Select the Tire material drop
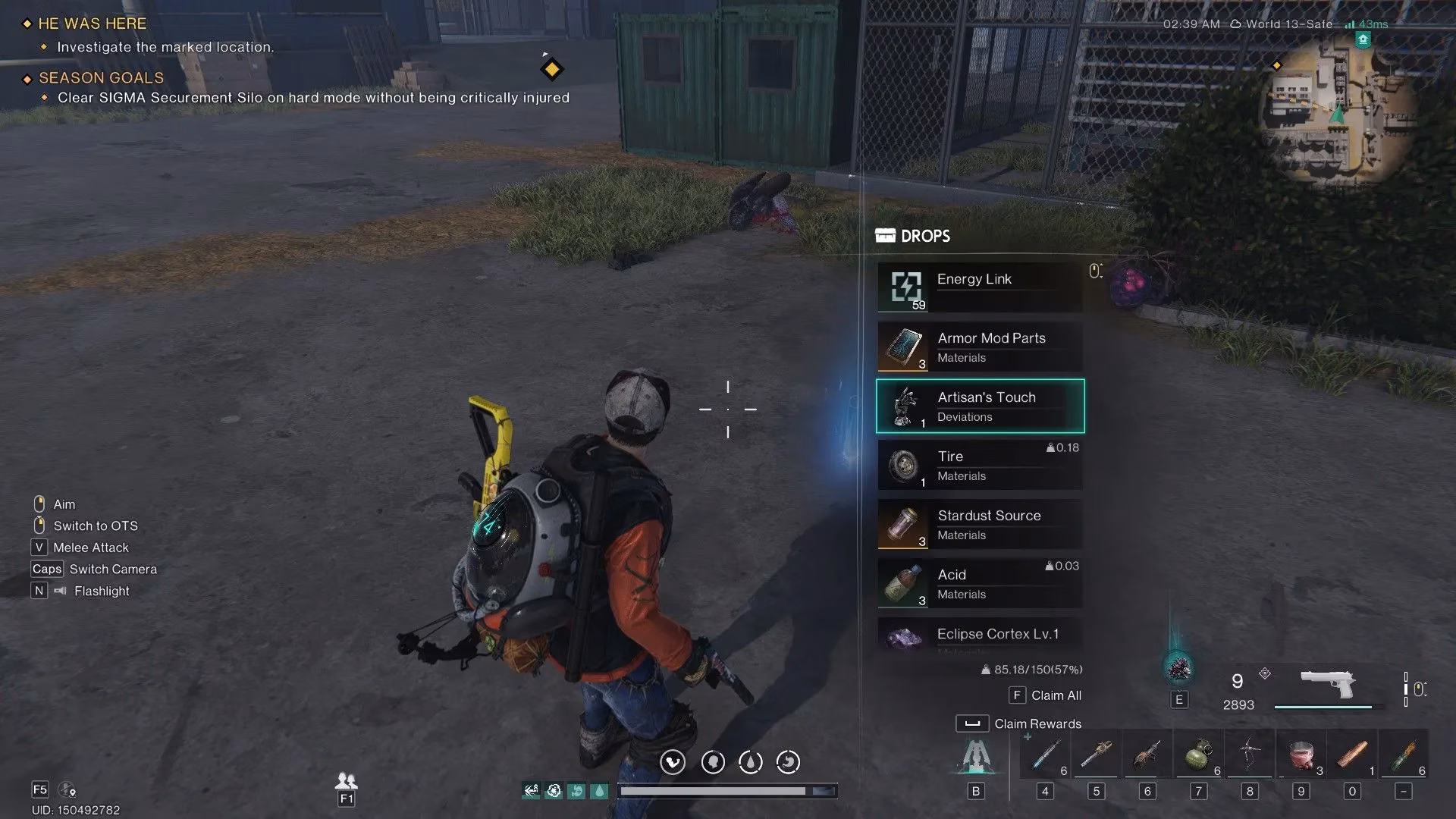This screenshot has width=1456, height=819. coord(980,466)
